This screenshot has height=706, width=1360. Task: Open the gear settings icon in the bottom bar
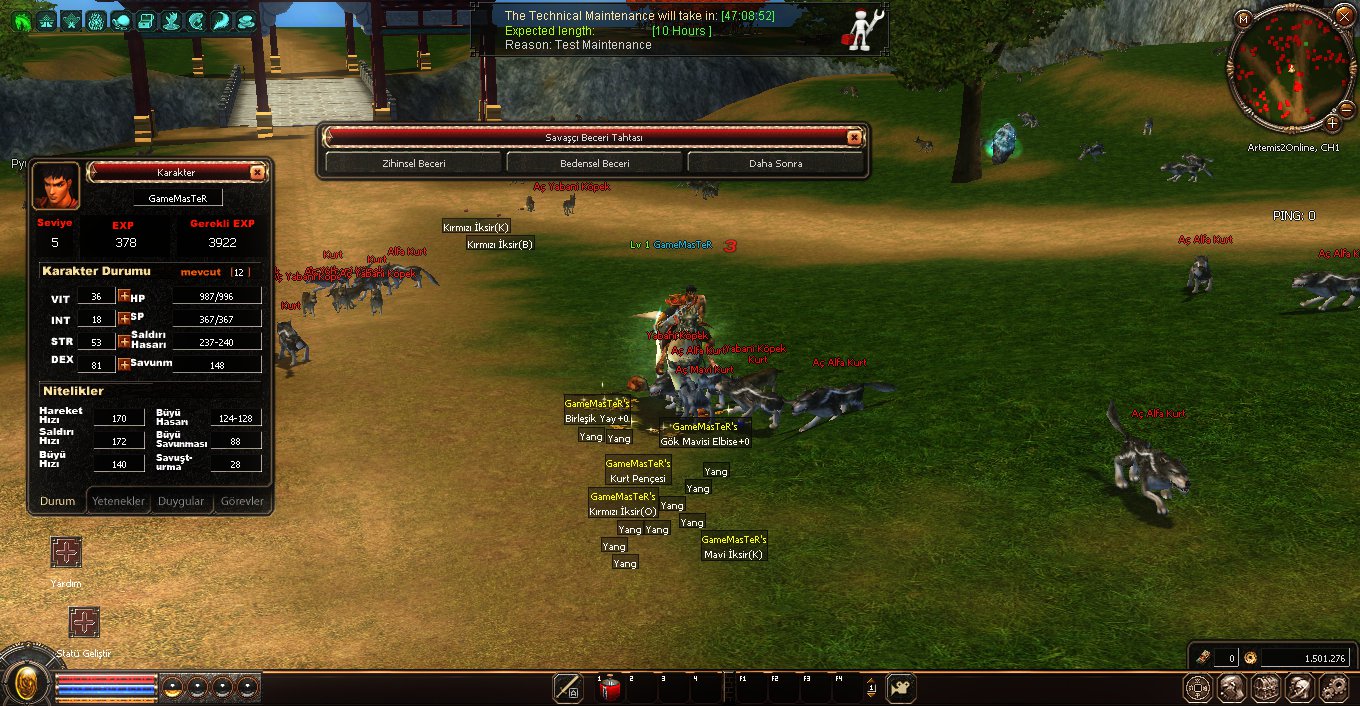point(1333,687)
